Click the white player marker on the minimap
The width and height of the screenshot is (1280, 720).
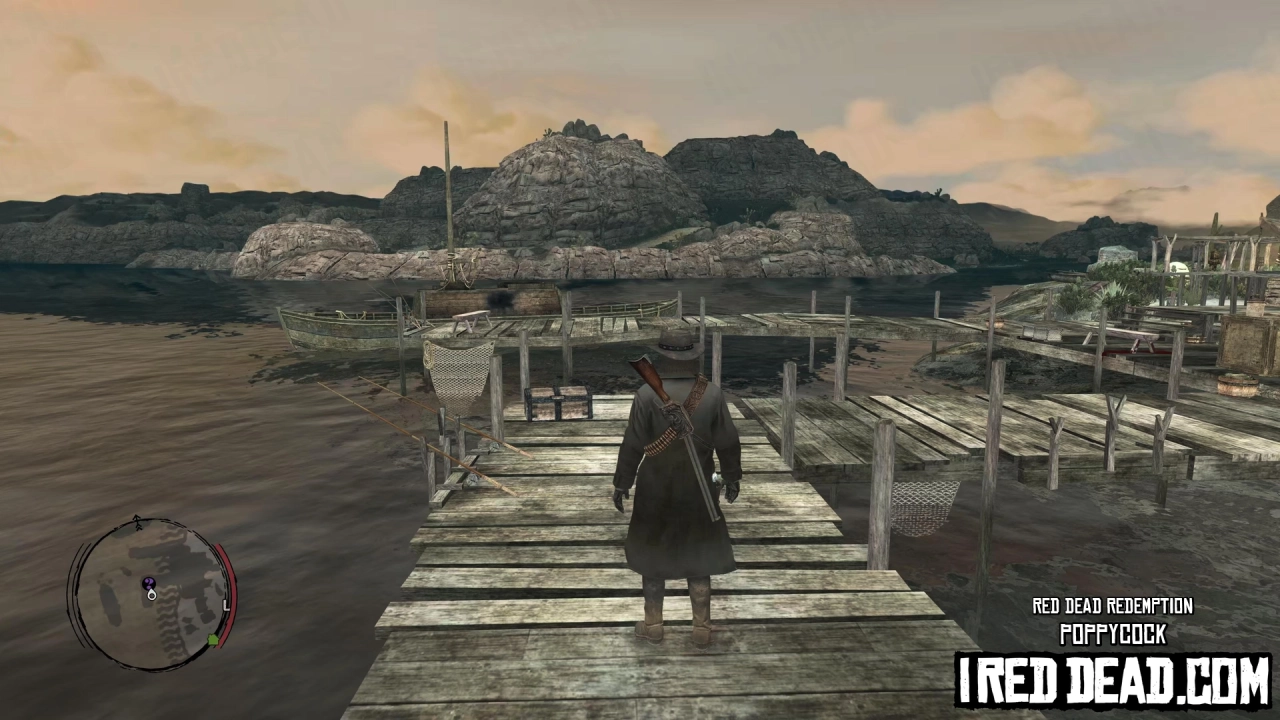152,595
